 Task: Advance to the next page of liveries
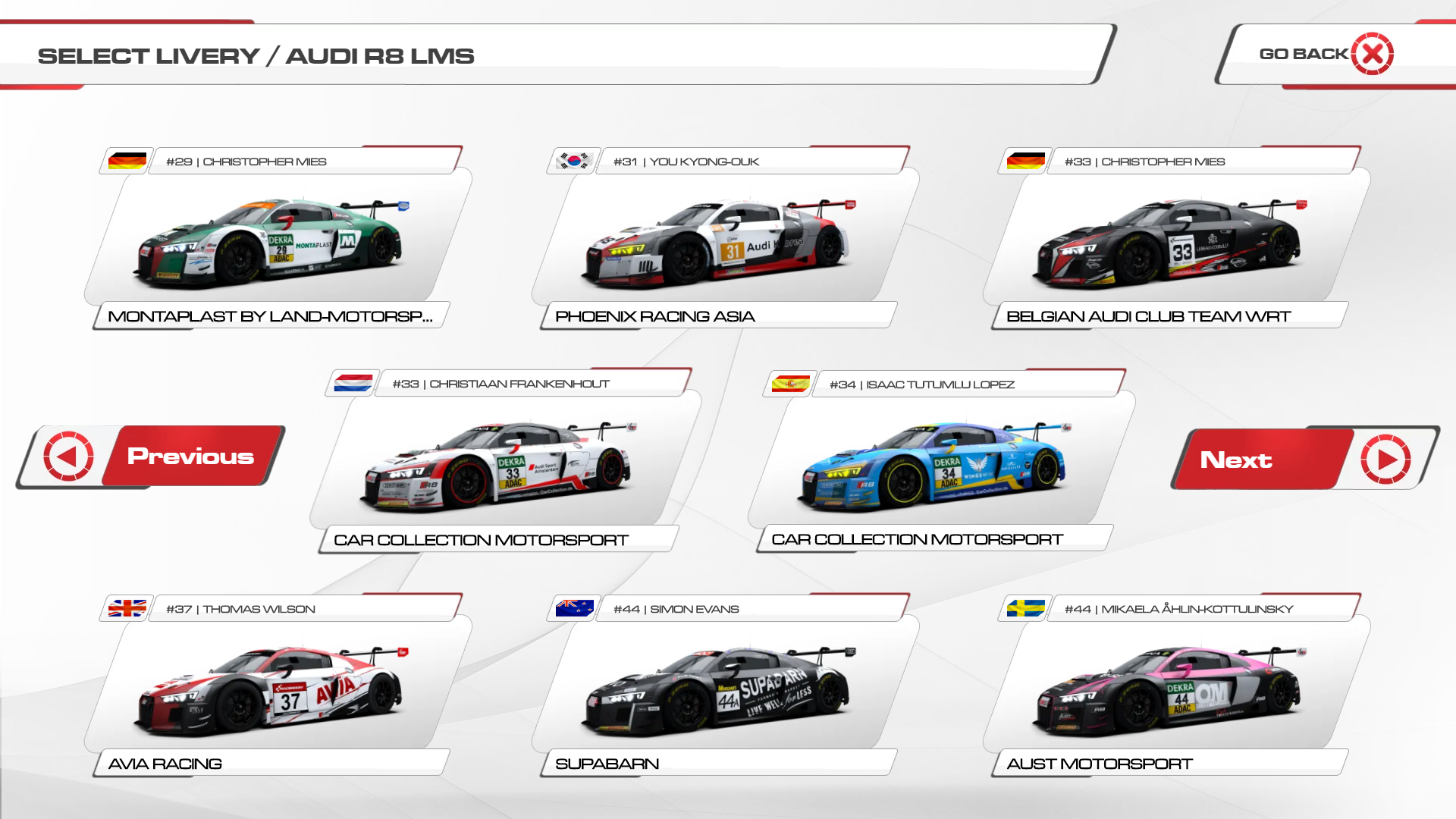(1304, 459)
